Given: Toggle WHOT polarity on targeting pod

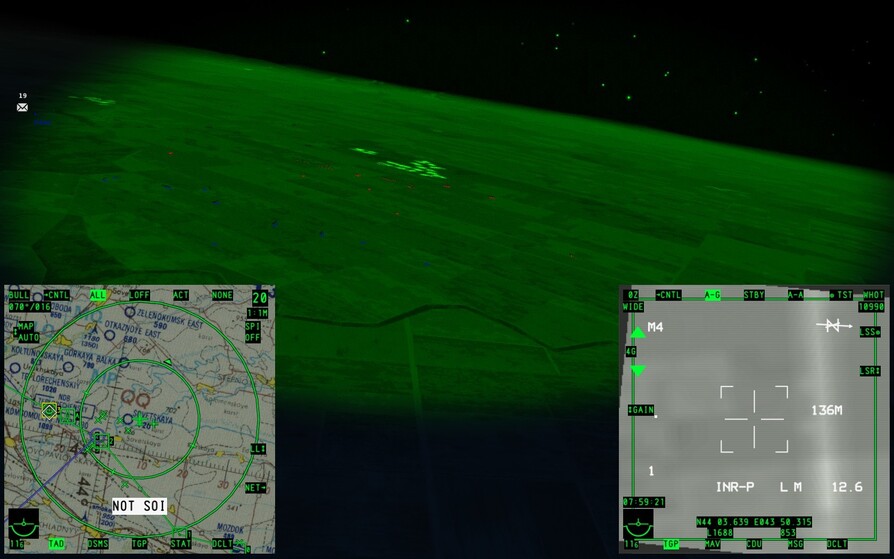Looking at the screenshot, I should [873, 295].
